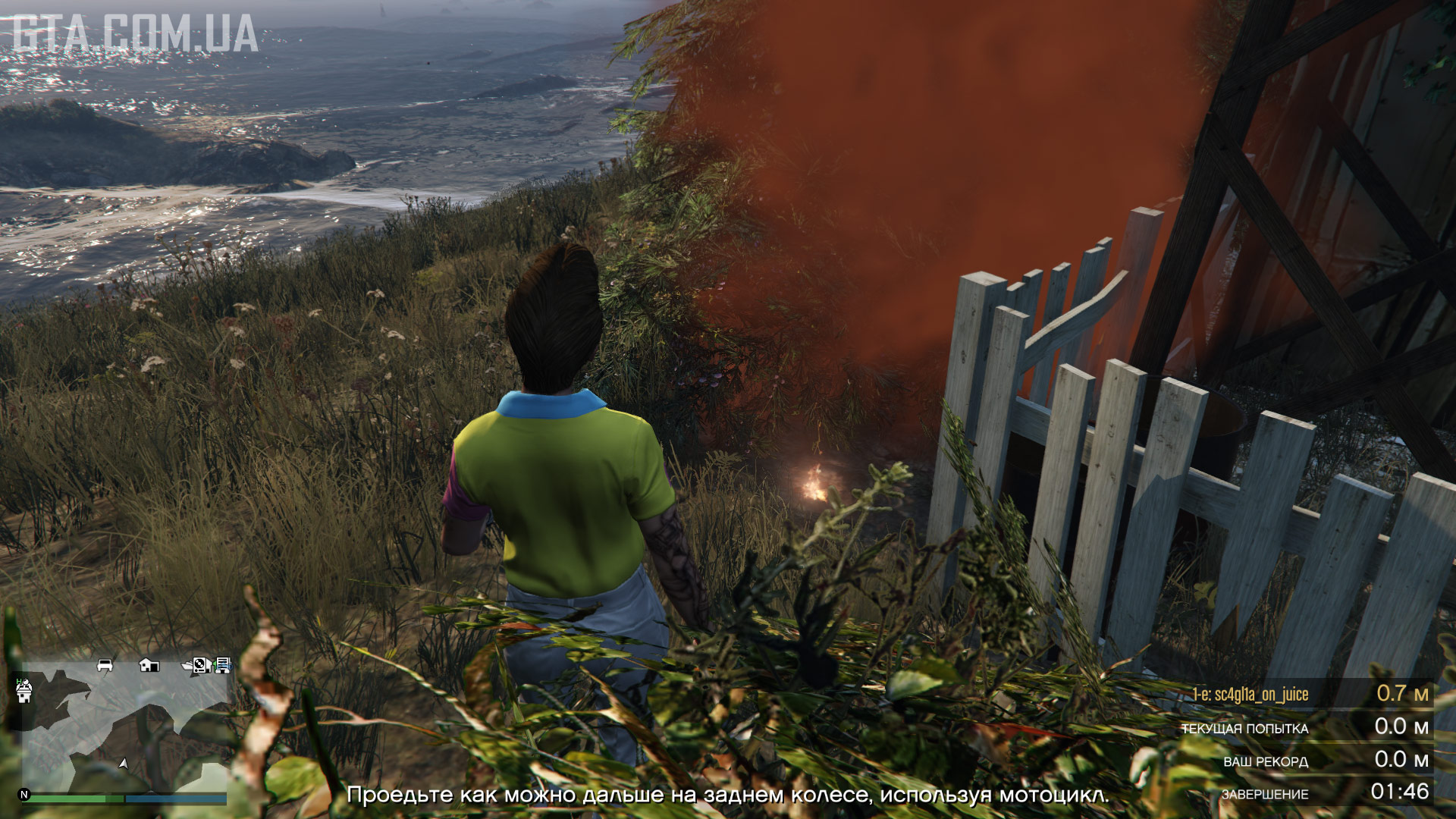Image resolution: width=1456 pixels, height=819 pixels.
Task: Select the garage house blip on minimap
Action: tap(149, 665)
